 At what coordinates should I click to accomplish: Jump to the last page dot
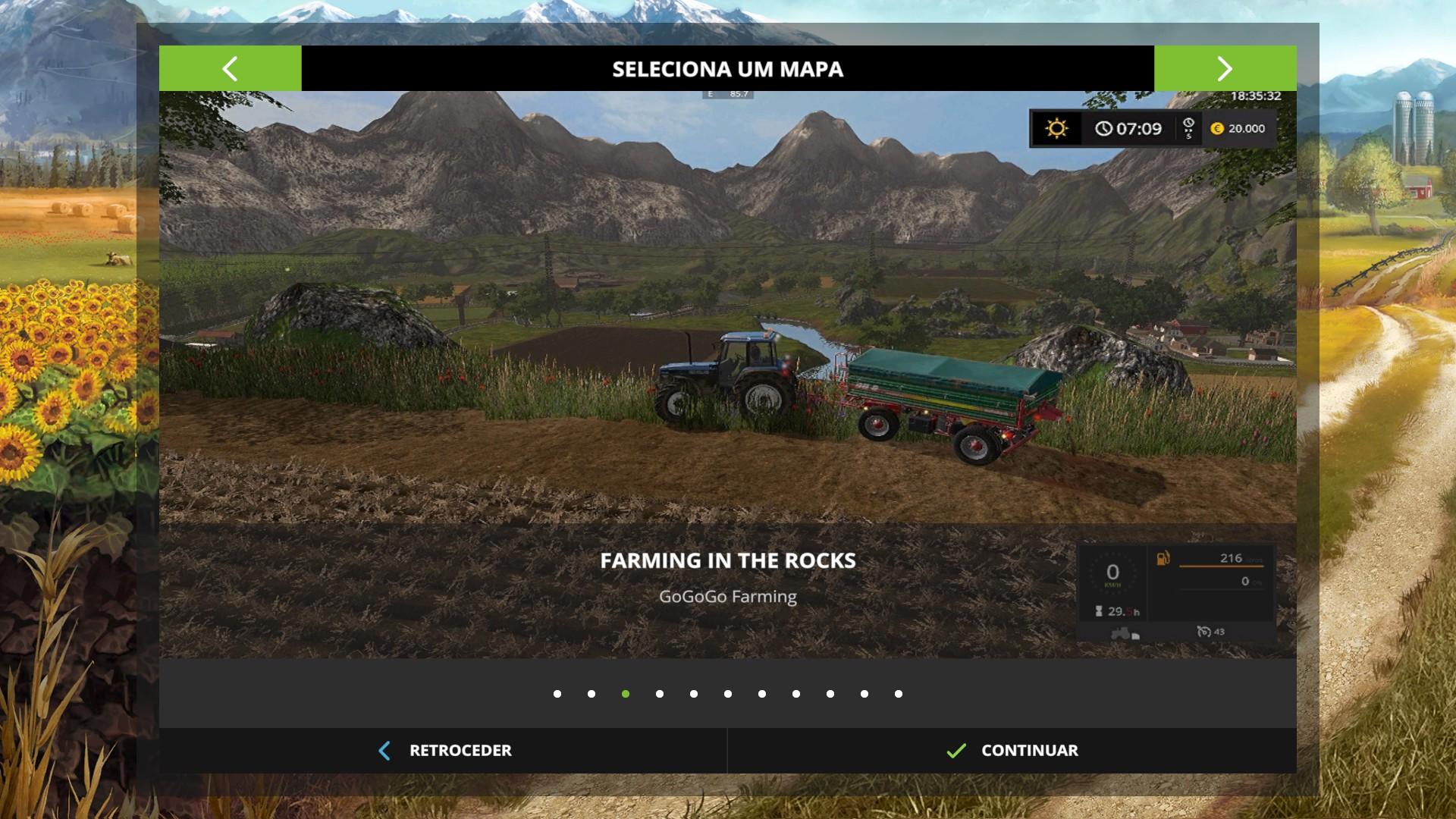[899, 694]
